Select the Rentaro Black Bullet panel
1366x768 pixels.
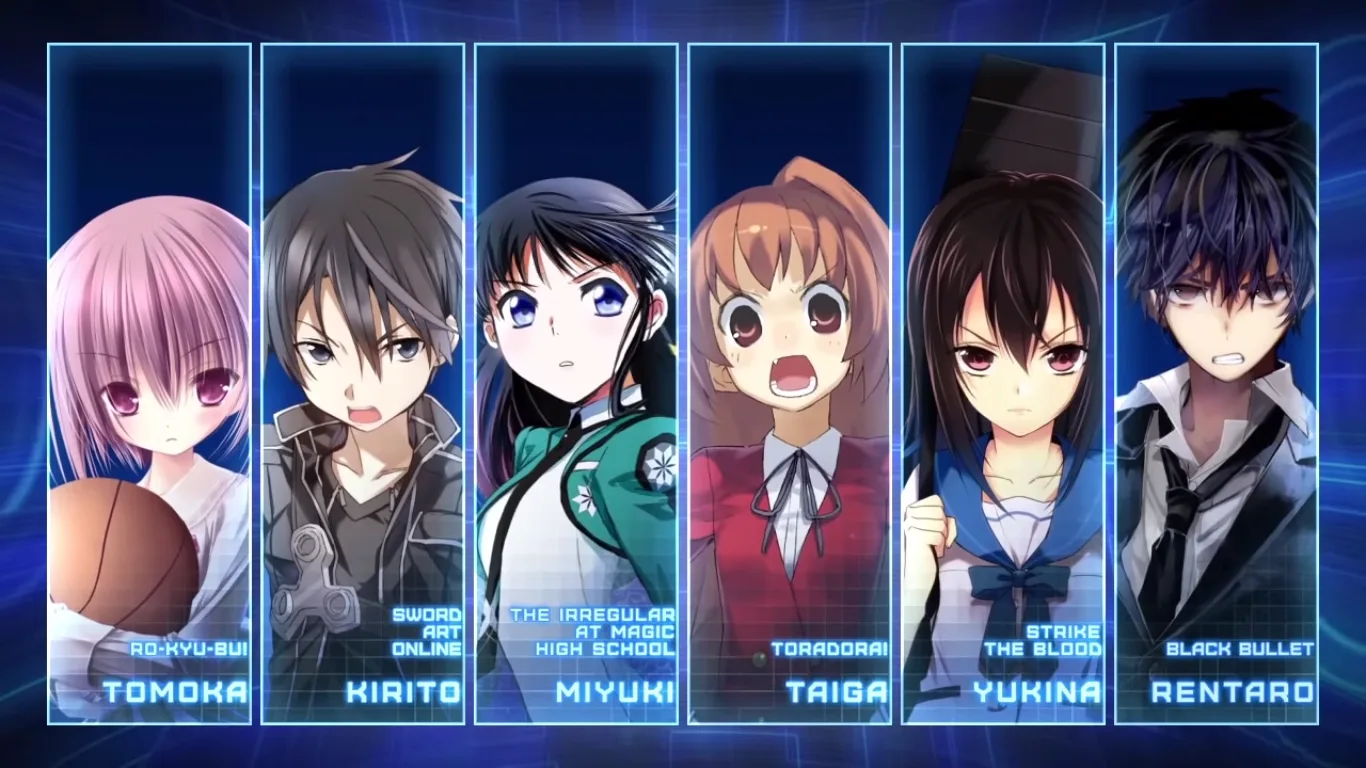point(1216,384)
